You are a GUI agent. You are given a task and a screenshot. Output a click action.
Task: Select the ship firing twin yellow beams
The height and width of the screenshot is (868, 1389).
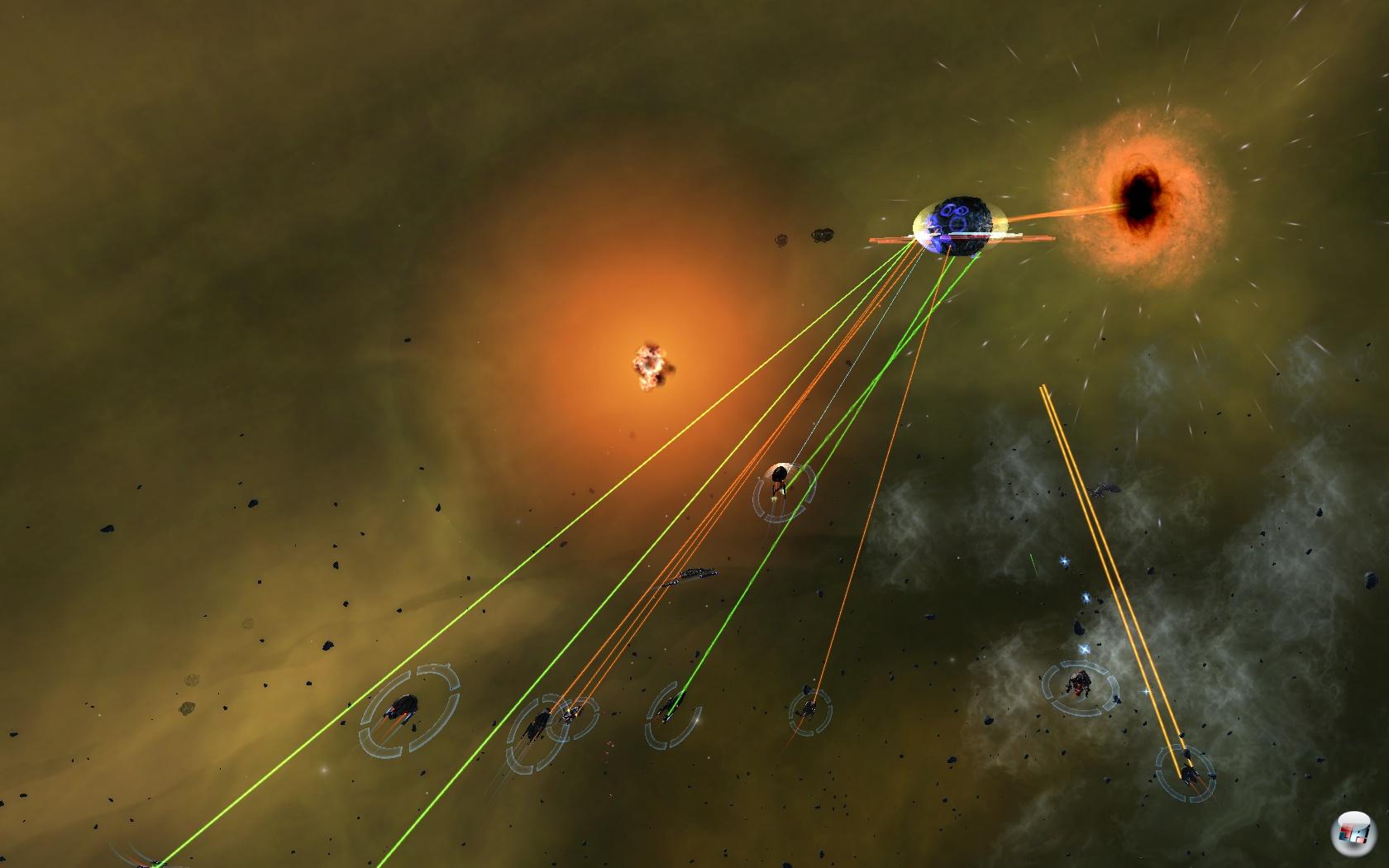[1187, 771]
